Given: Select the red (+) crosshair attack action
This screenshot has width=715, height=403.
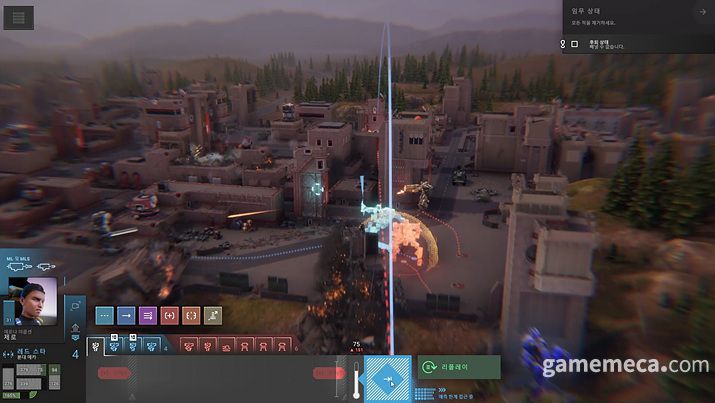Looking at the screenshot, I should coord(169,315).
